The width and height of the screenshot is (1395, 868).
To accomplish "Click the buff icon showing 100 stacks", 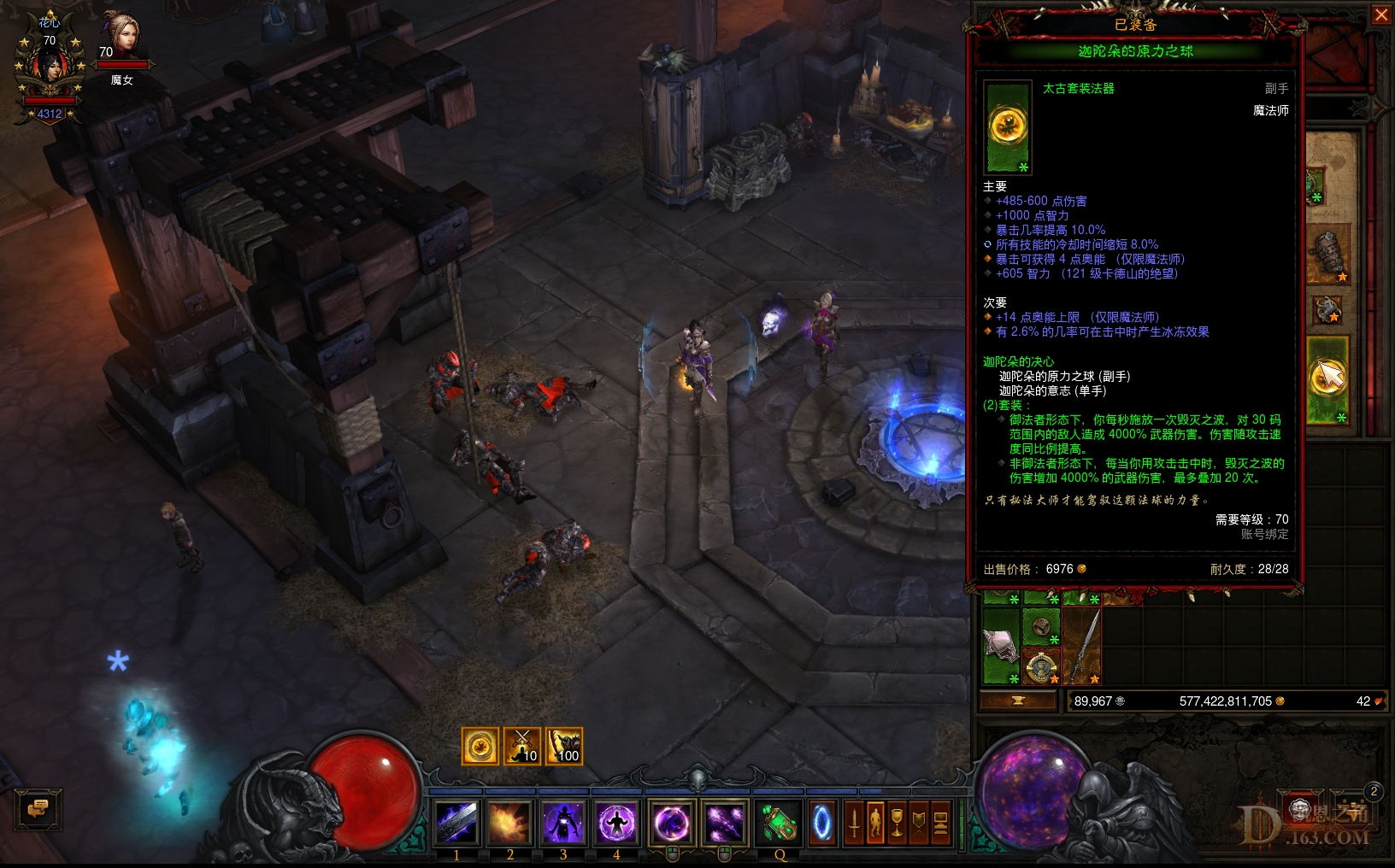I will point(564,745).
